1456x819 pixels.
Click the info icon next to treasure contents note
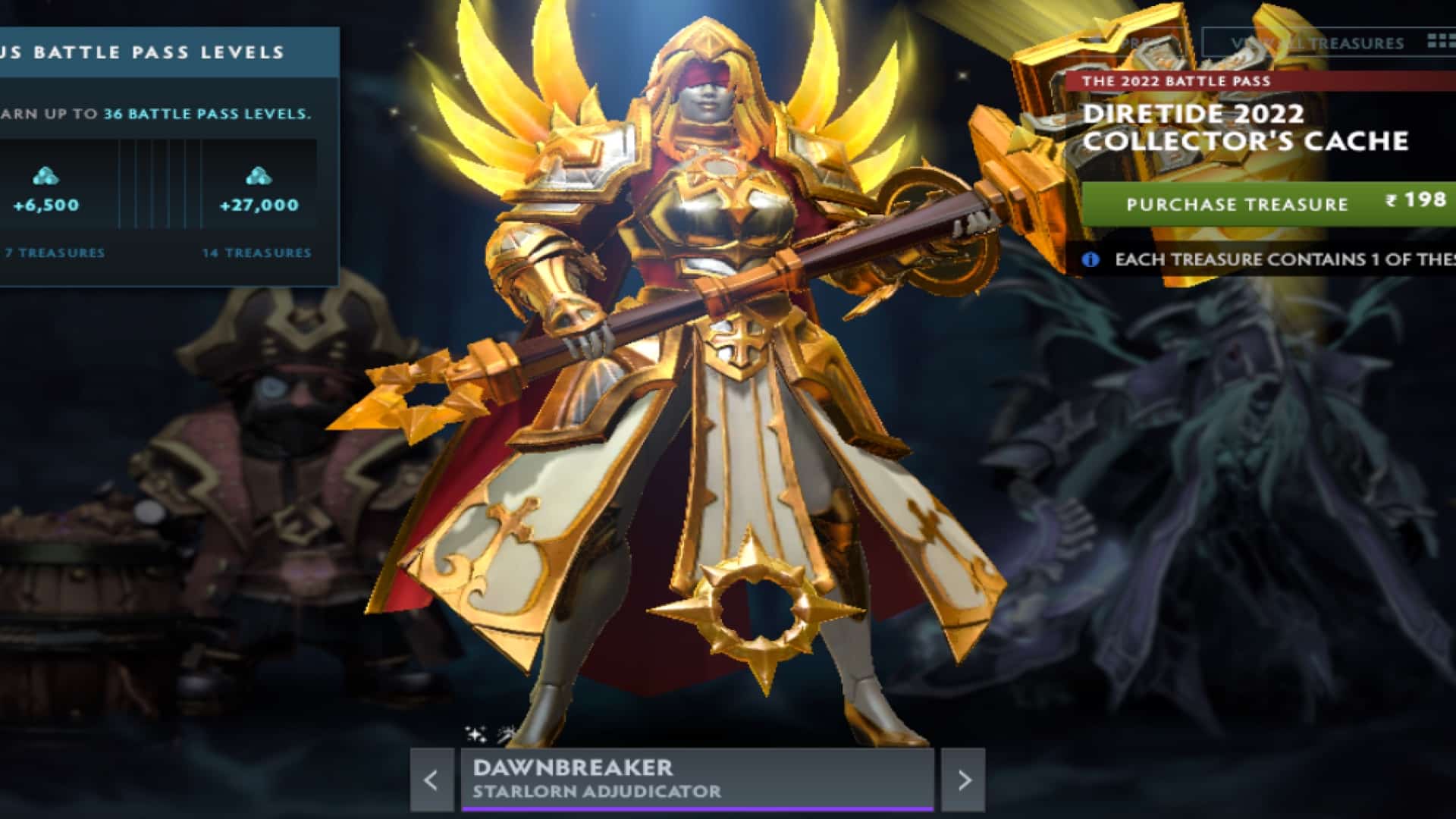click(x=1090, y=259)
